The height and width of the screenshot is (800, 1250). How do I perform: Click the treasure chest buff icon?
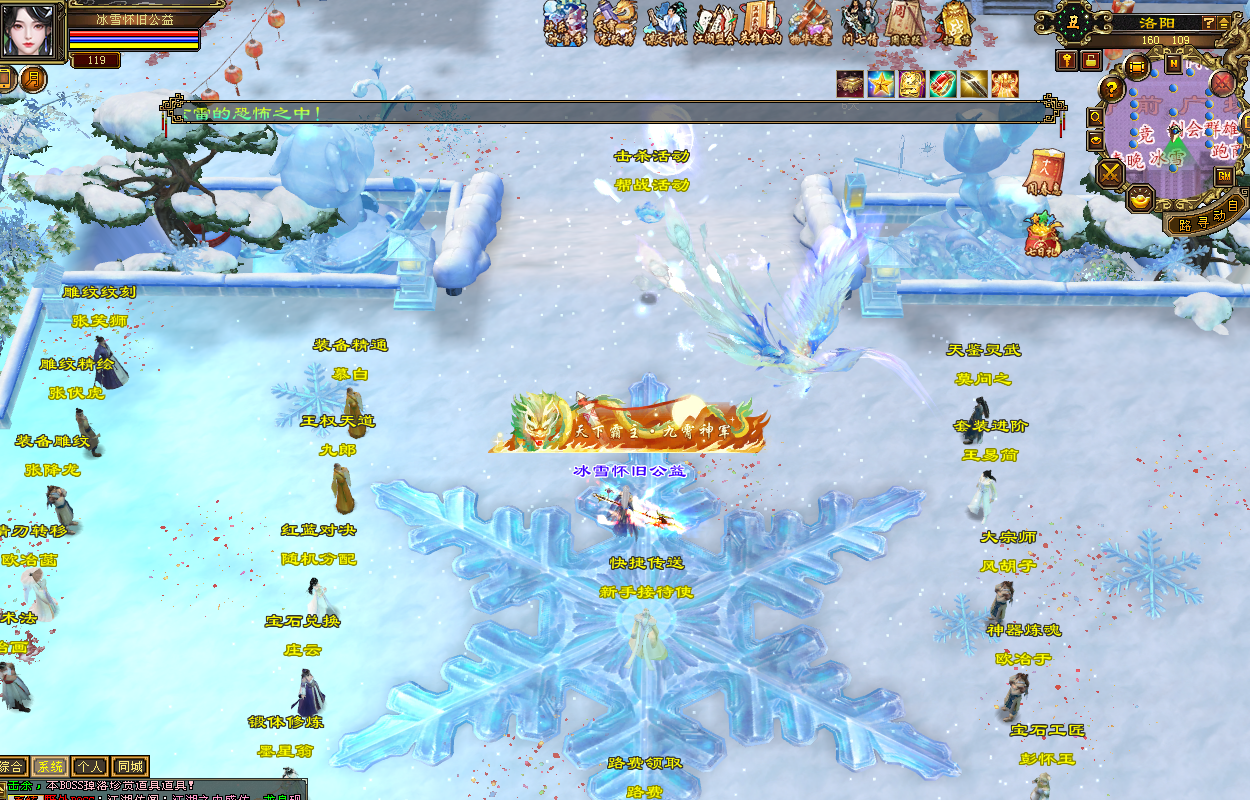(850, 84)
